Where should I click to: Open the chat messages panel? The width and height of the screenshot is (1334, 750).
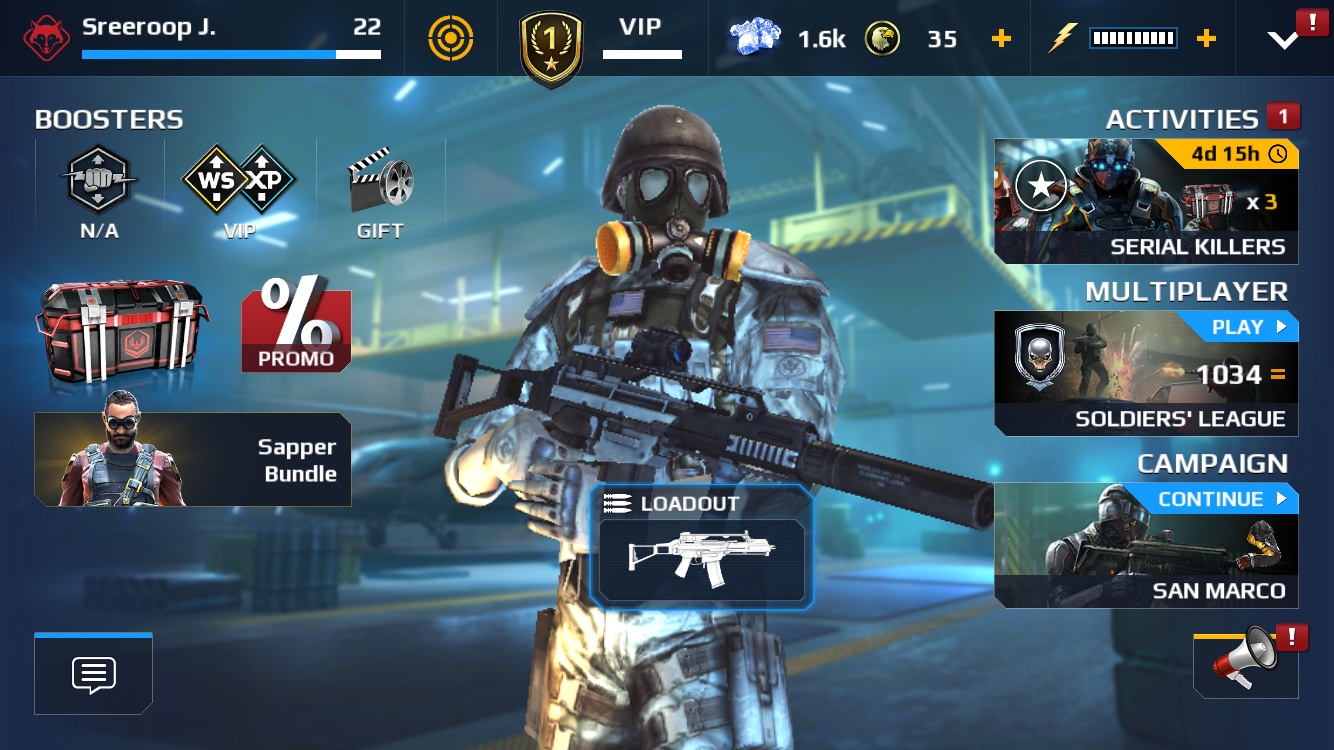click(x=94, y=675)
